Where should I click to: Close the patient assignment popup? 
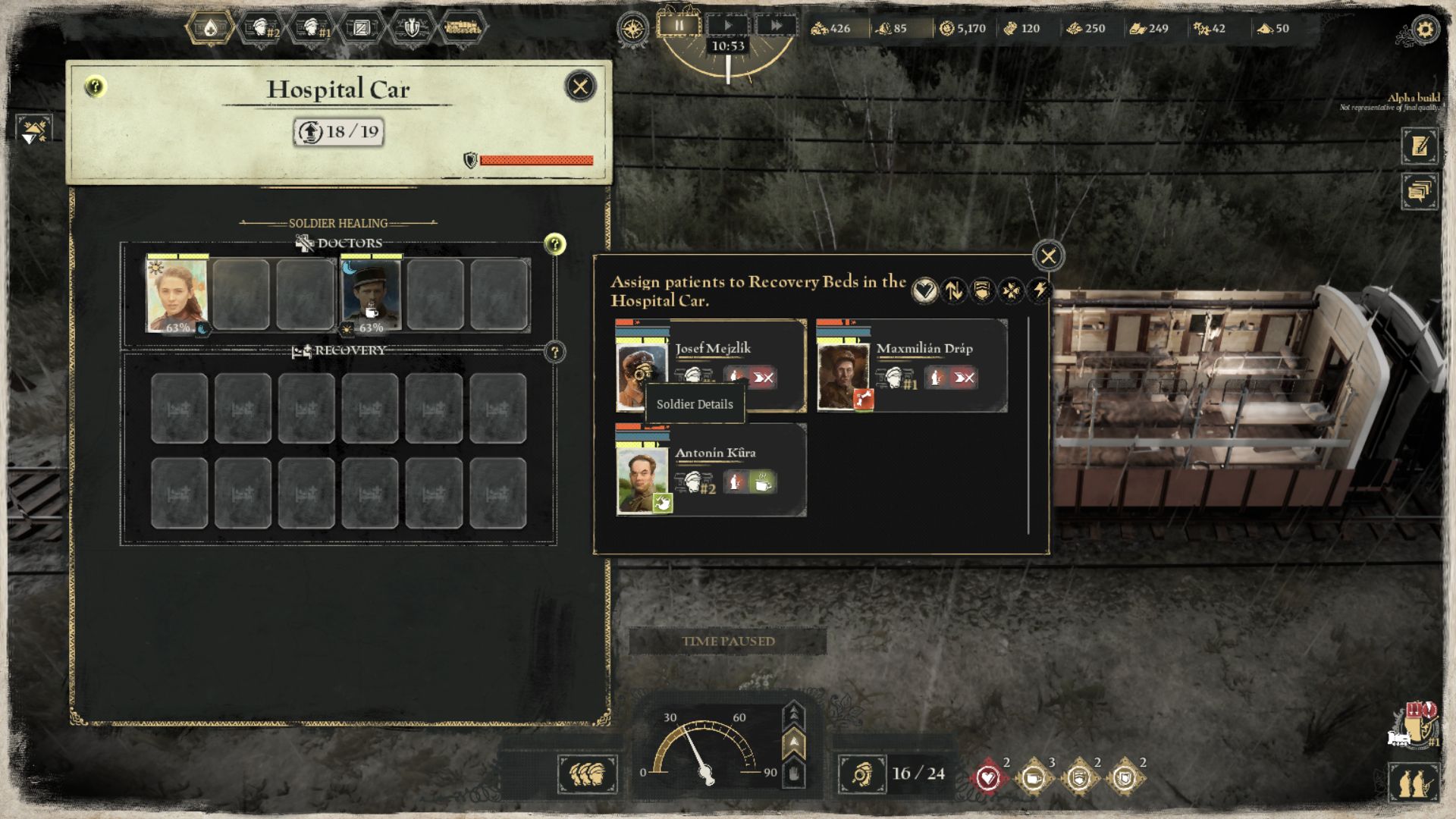pos(1048,256)
